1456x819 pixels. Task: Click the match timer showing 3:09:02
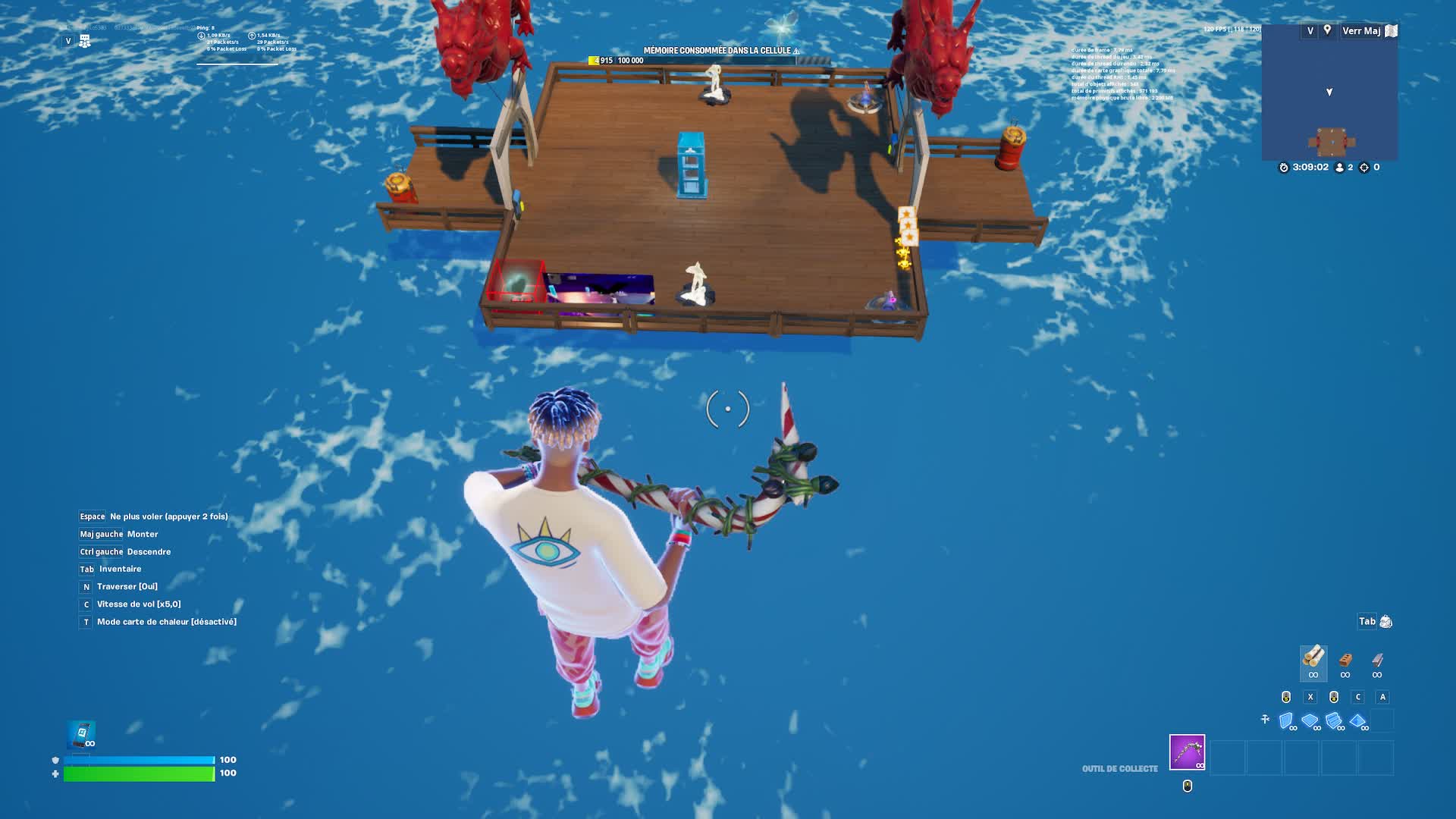coord(1311,168)
